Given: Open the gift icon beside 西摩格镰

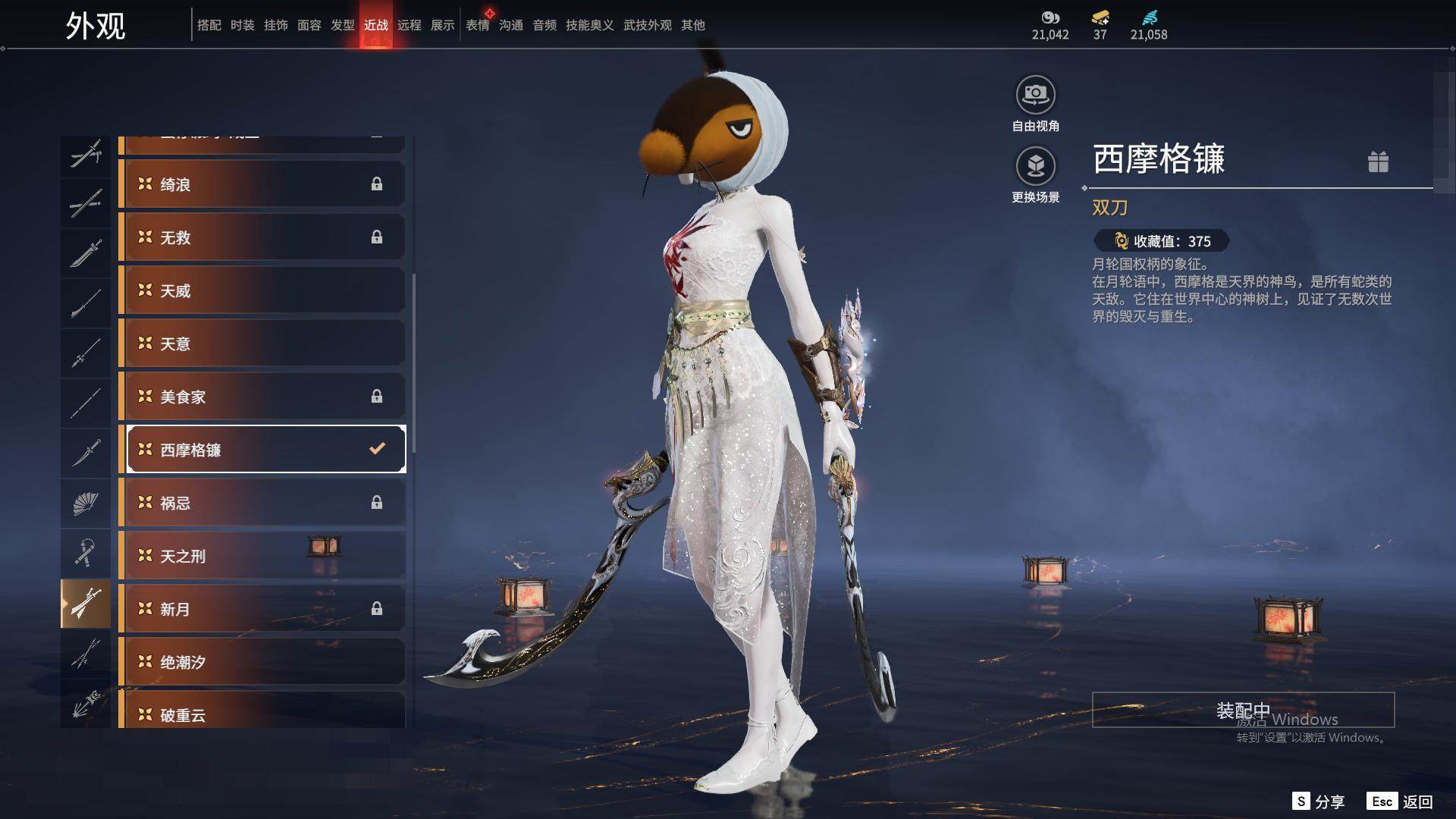Looking at the screenshot, I should 1378,162.
